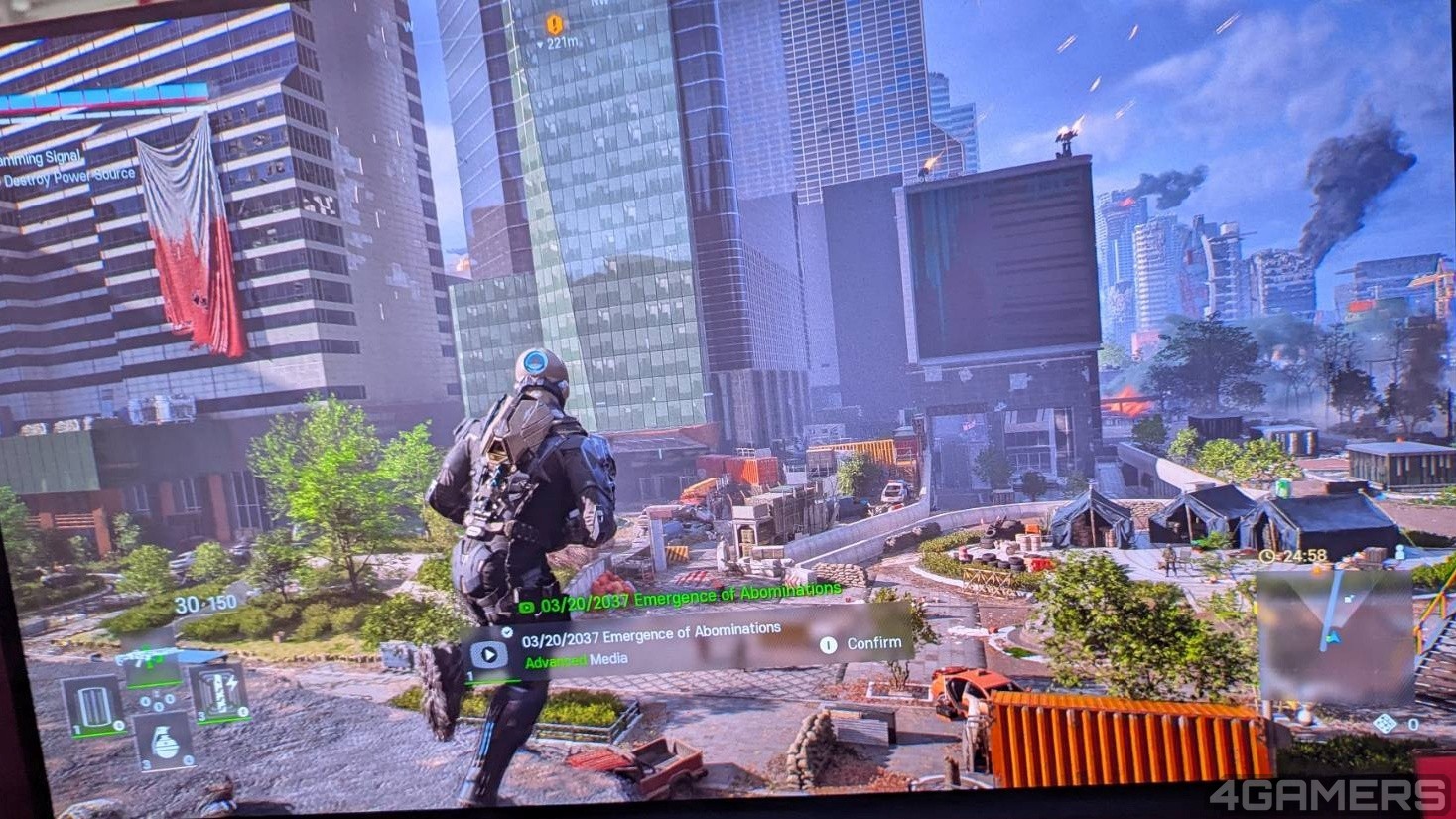Open the Destroy Power Source objective tracker
The image size is (1456, 819).
coord(69,178)
